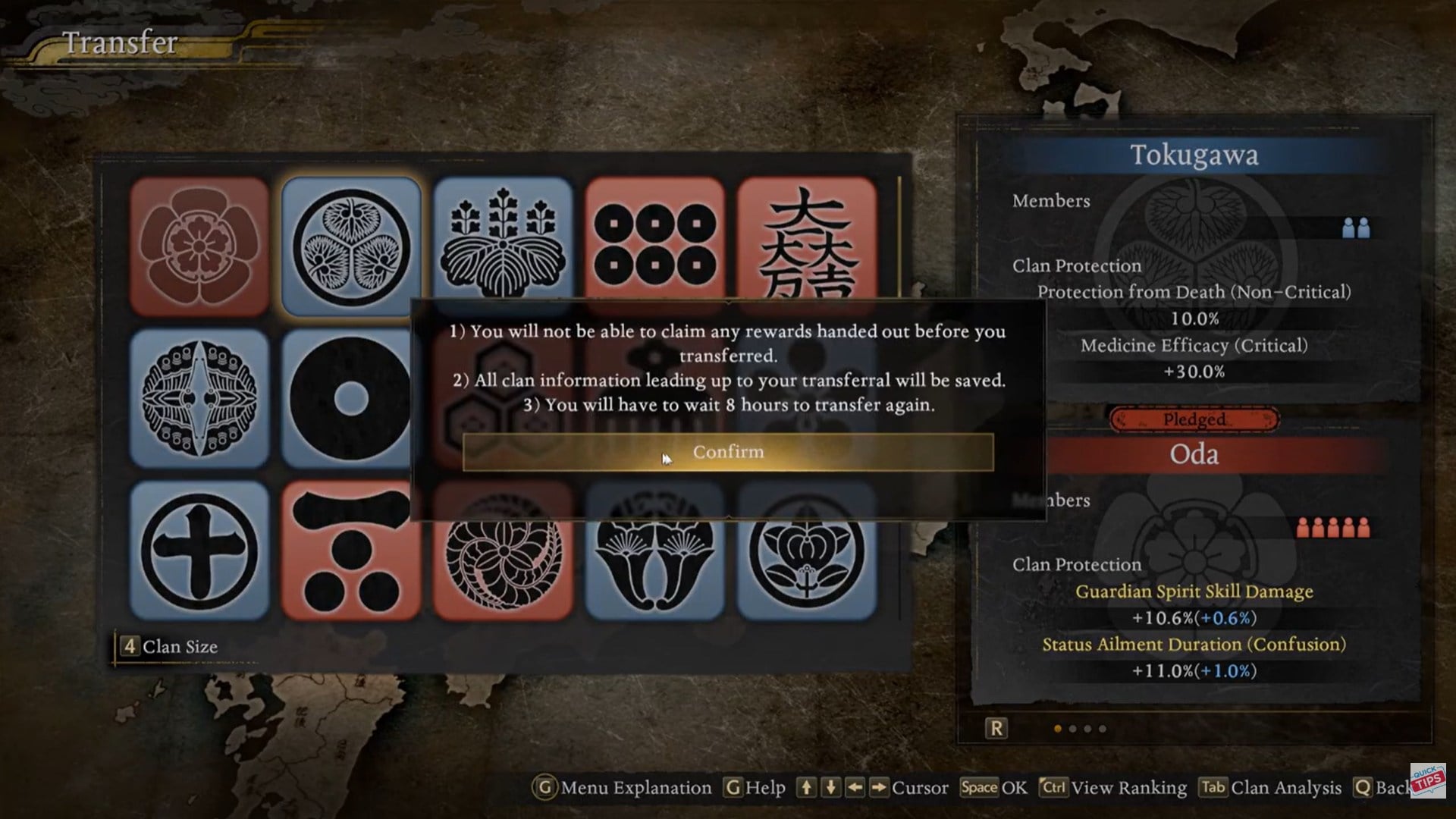
Task: Open Clan Analysis view
Action: click(x=1270, y=788)
